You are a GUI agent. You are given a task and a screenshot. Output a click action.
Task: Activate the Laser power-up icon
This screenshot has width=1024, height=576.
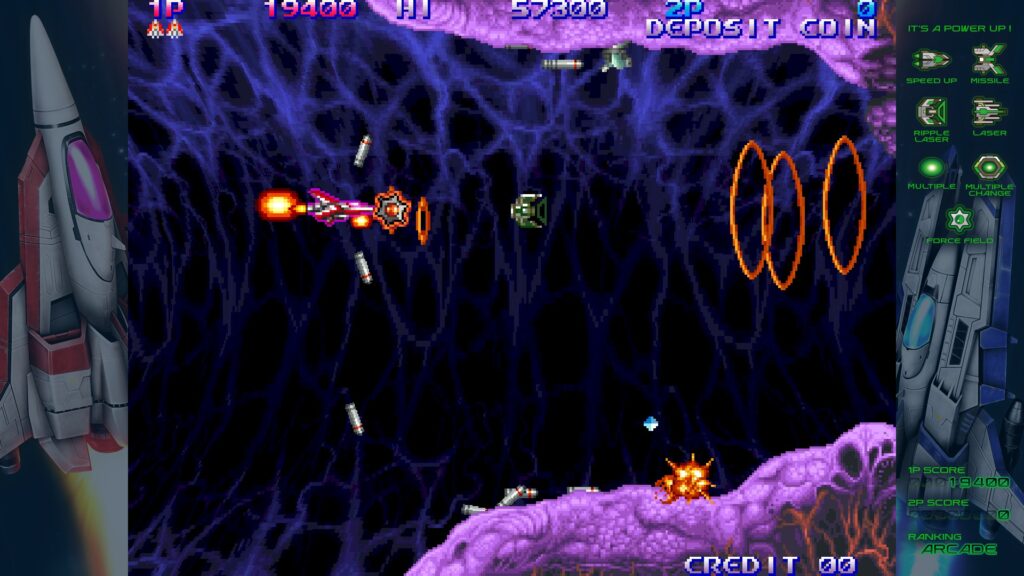coord(989,110)
